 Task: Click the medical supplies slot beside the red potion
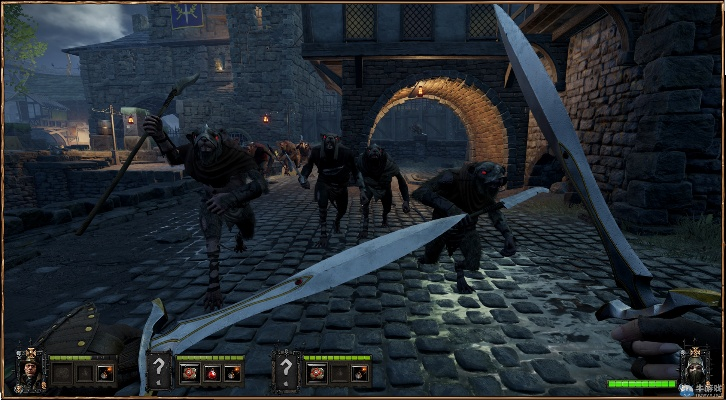pos(187,374)
